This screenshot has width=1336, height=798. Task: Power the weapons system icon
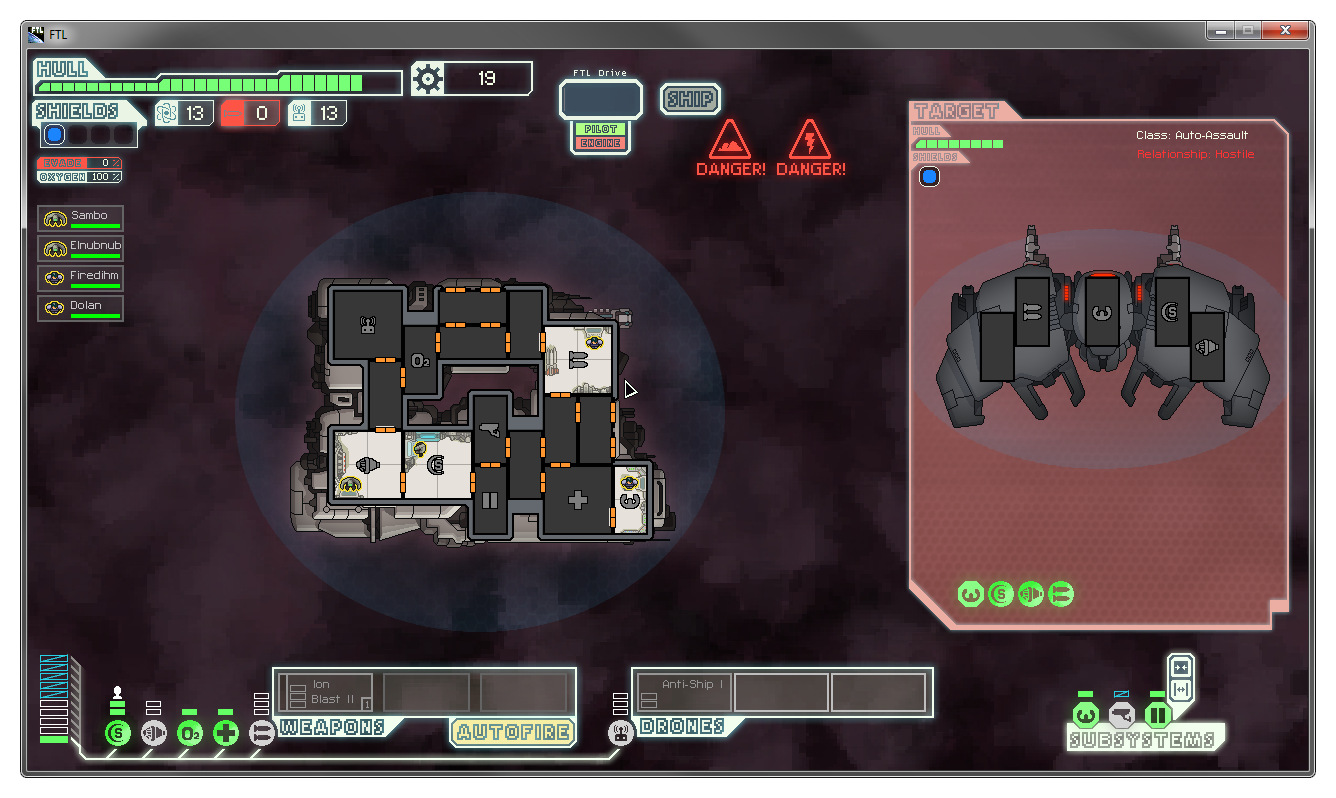pyautogui.click(x=262, y=733)
